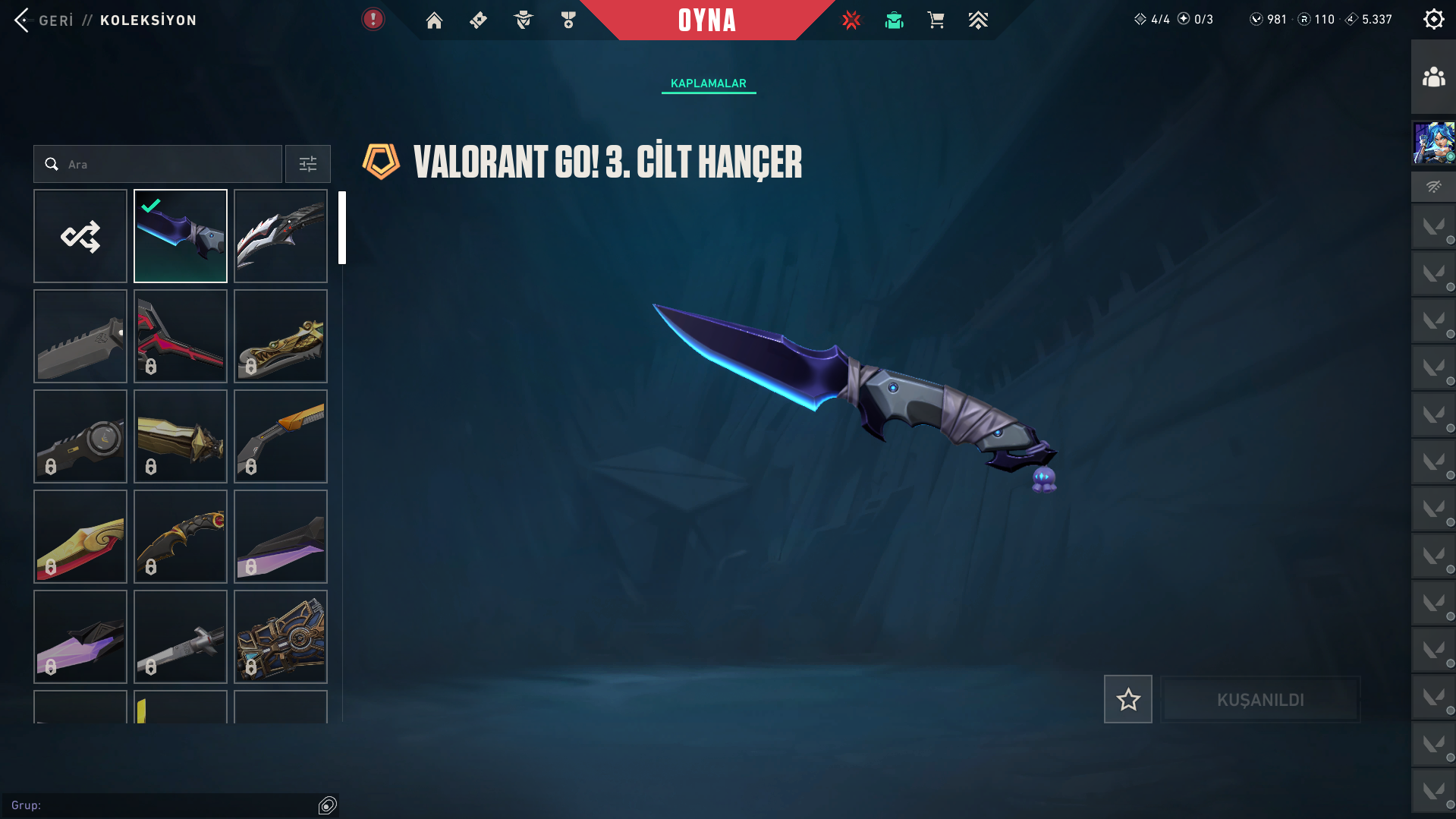Open the battle pass medal icon
Viewport: 1456px width, 819px height.
[568, 20]
